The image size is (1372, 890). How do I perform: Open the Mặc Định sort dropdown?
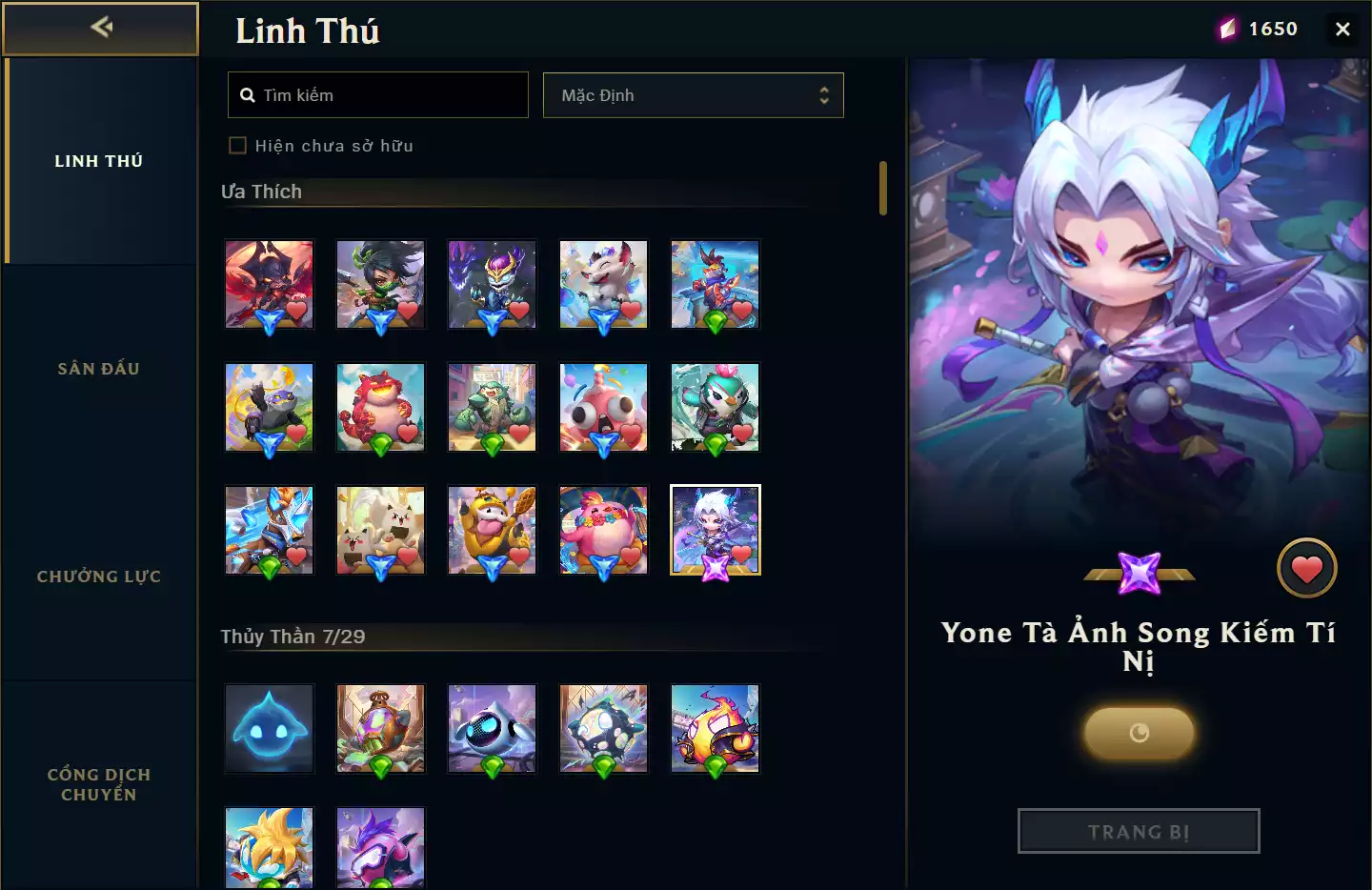point(693,95)
